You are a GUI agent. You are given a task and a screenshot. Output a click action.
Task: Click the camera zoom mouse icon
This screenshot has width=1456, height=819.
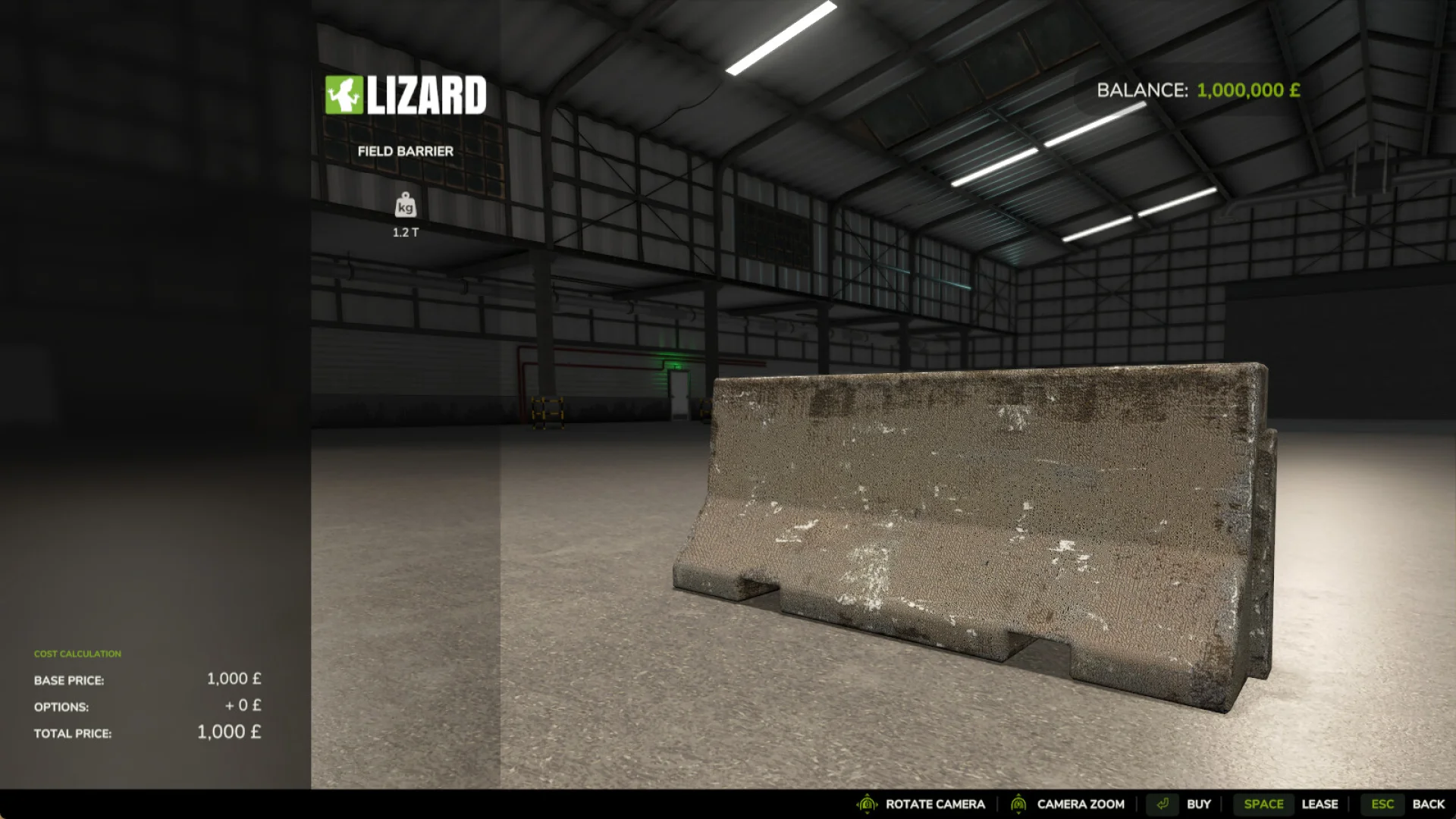(x=1018, y=804)
